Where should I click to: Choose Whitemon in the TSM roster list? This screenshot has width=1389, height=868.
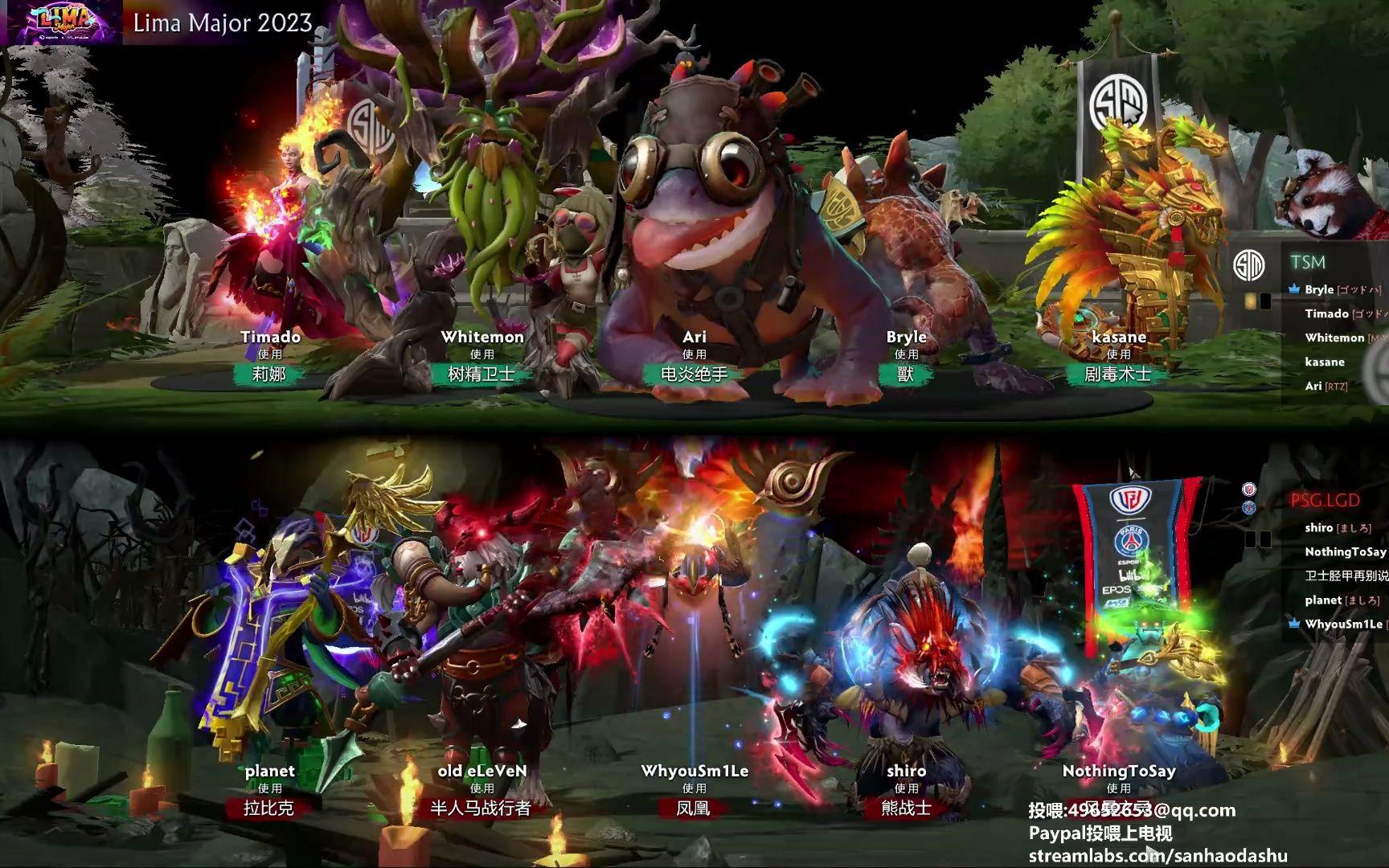[1334, 338]
